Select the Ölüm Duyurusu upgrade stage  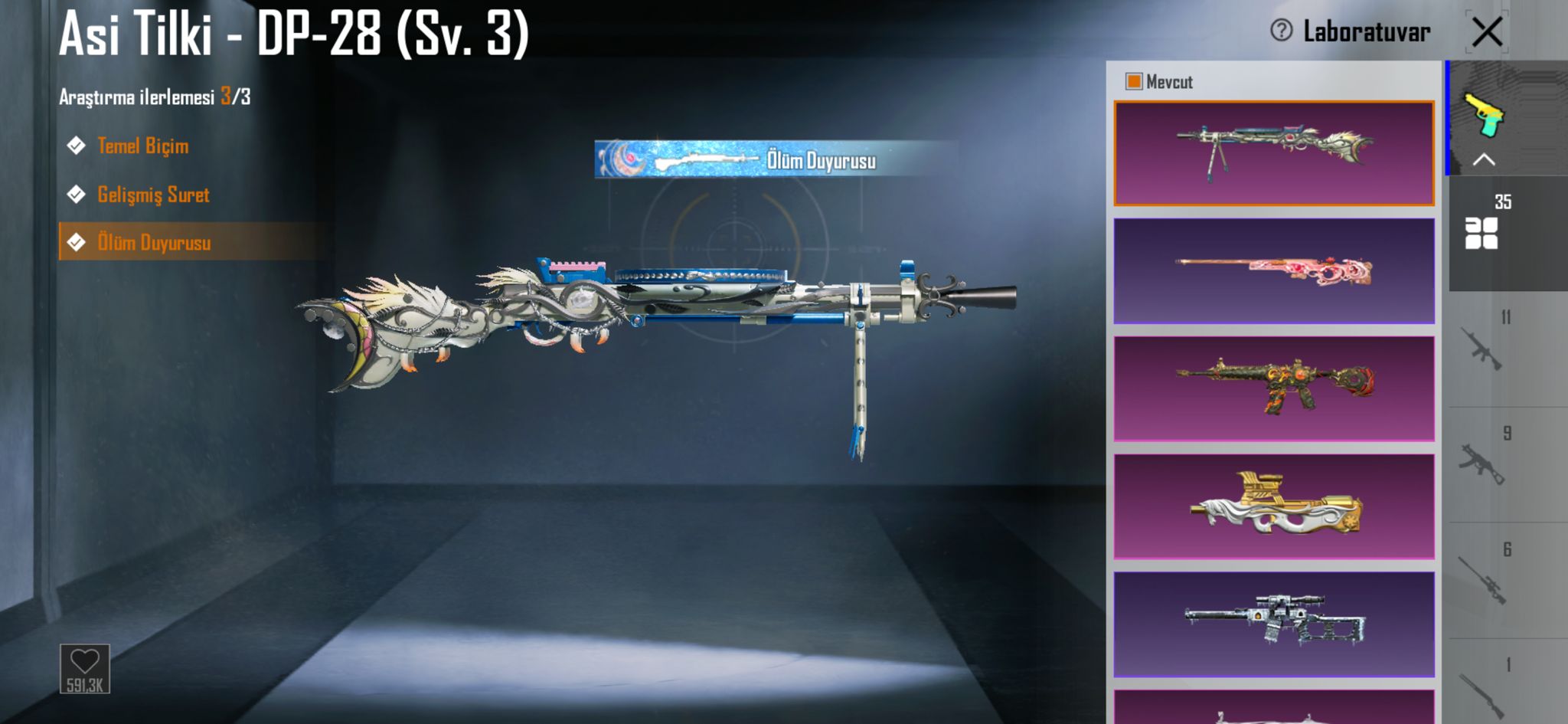click(154, 243)
